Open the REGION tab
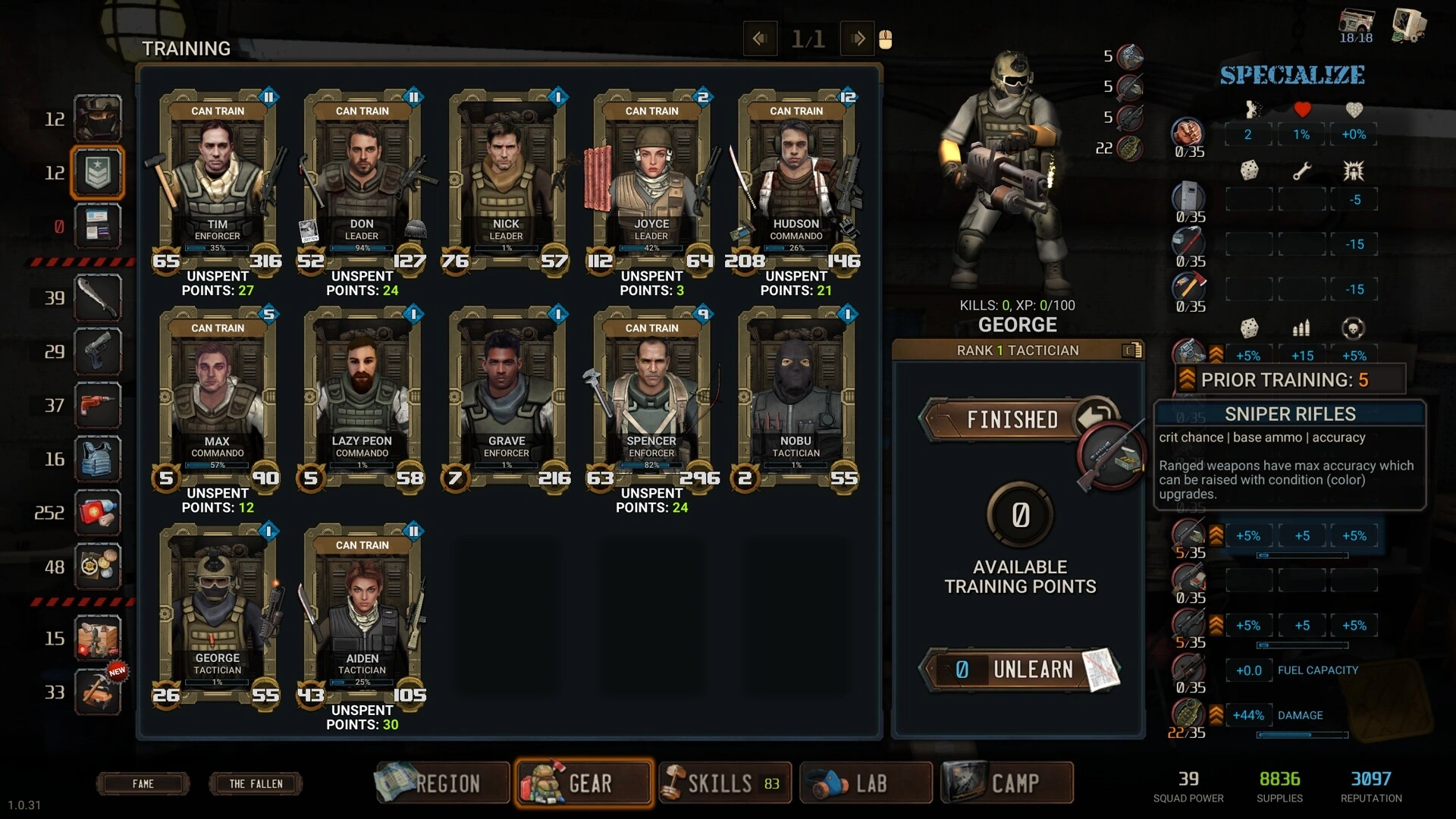Image resolution: width=1456 pixels, height=819 pixels. tap(444, 783)
